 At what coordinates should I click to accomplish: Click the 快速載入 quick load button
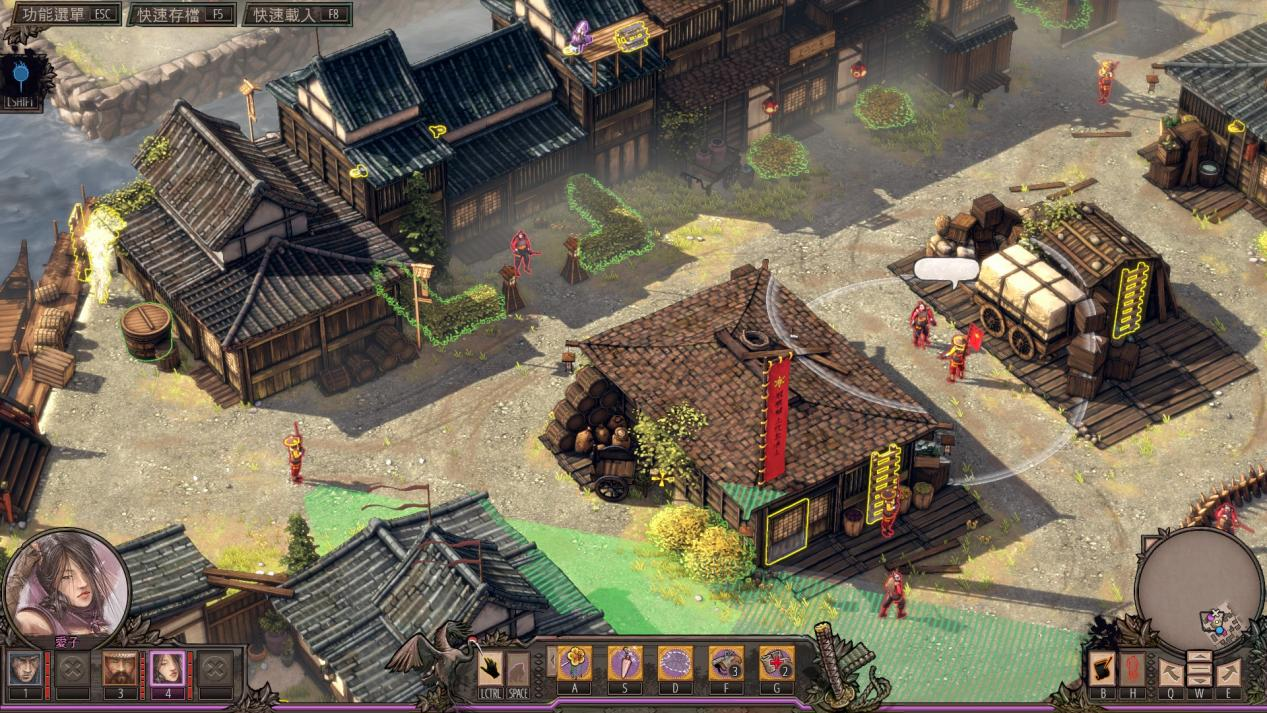click(x=296, y=14)
